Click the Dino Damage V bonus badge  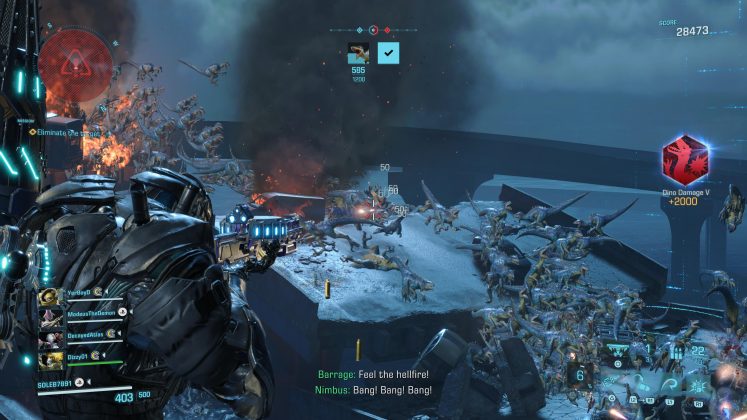coord(685,160)
